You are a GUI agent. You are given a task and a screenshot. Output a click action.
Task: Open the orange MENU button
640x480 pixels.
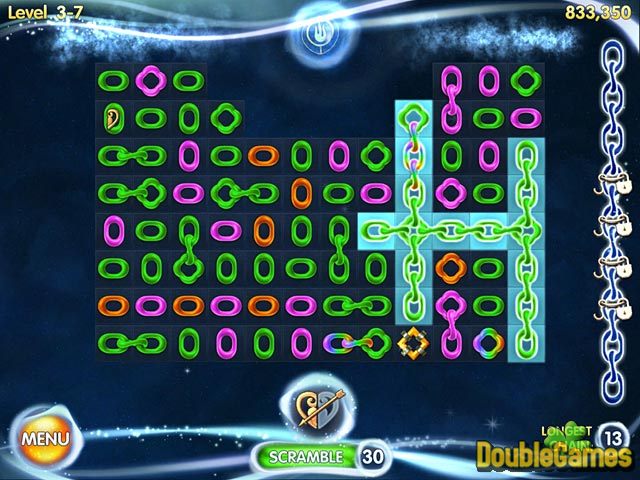[46, 437]
